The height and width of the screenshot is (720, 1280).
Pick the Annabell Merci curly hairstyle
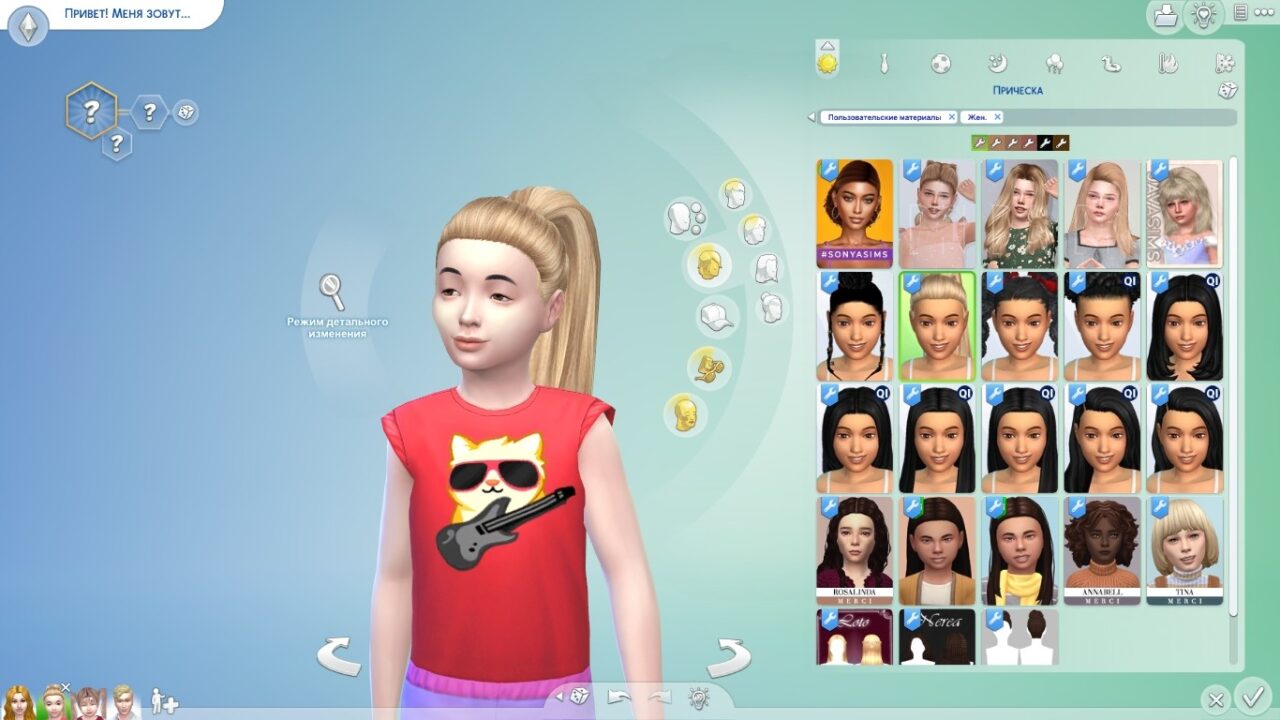point(1102,551)
